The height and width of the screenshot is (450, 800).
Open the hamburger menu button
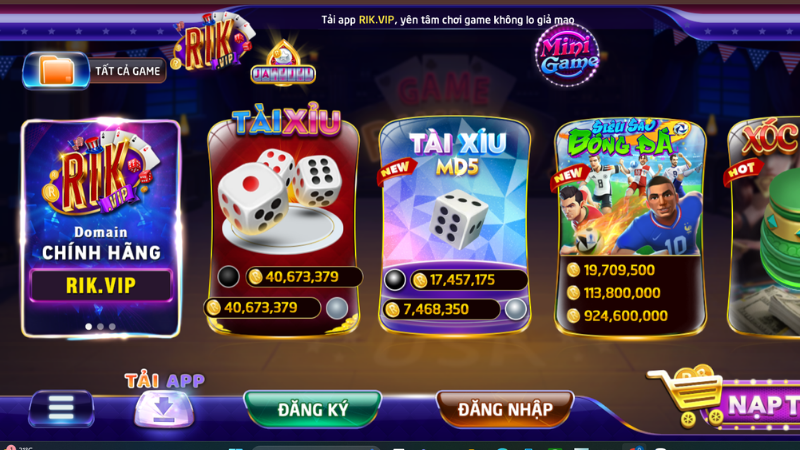pyautogui.click(x=62, y=409)
